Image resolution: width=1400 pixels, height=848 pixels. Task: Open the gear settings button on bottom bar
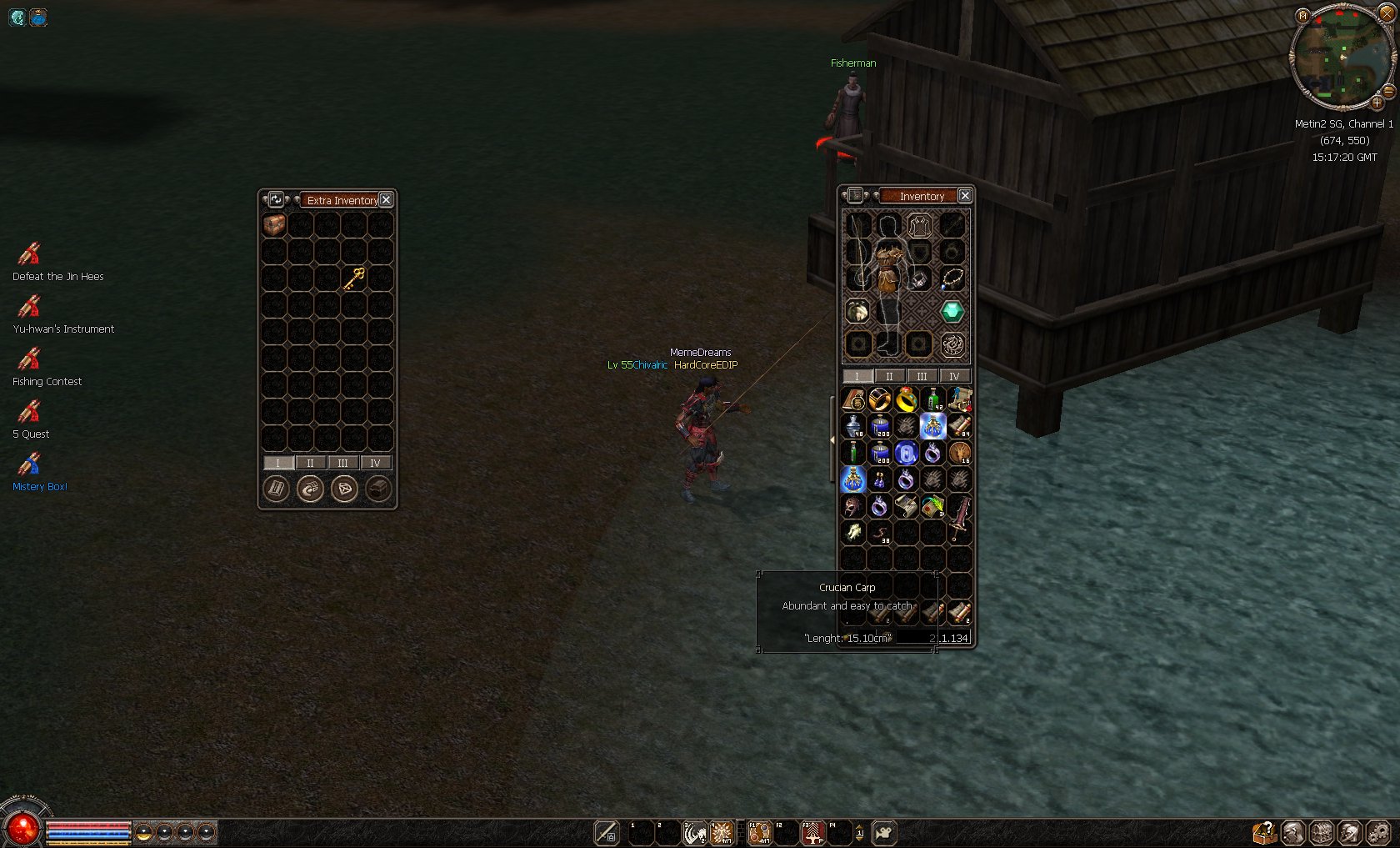coord(1379,832)
